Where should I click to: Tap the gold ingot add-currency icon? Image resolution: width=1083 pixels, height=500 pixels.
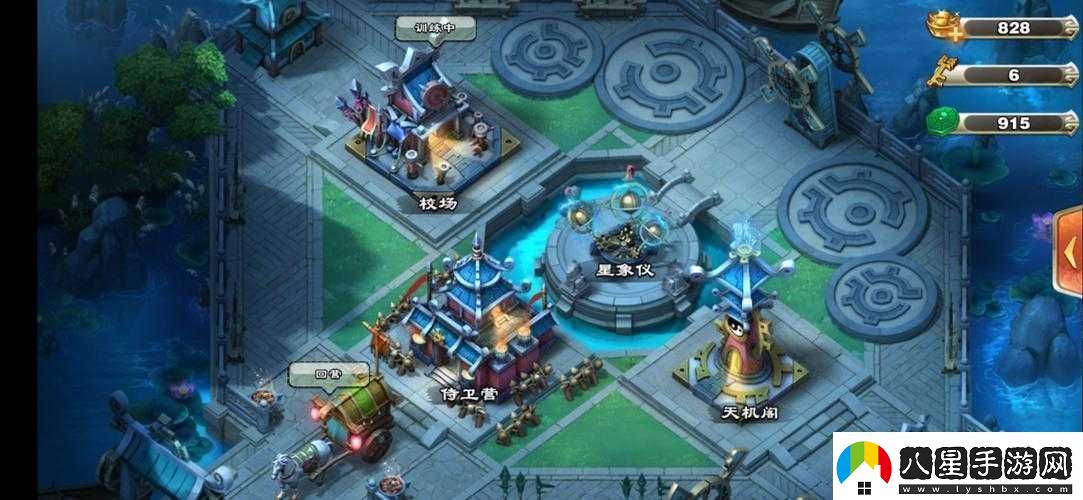pyautogui.click(x=945, y=27)
